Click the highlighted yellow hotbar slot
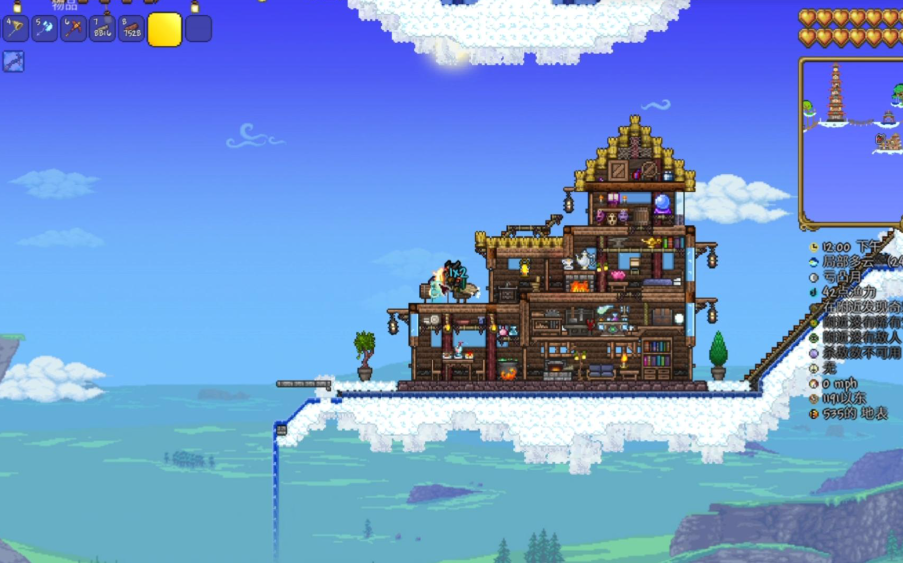903x563 pixels. point(164,29)
